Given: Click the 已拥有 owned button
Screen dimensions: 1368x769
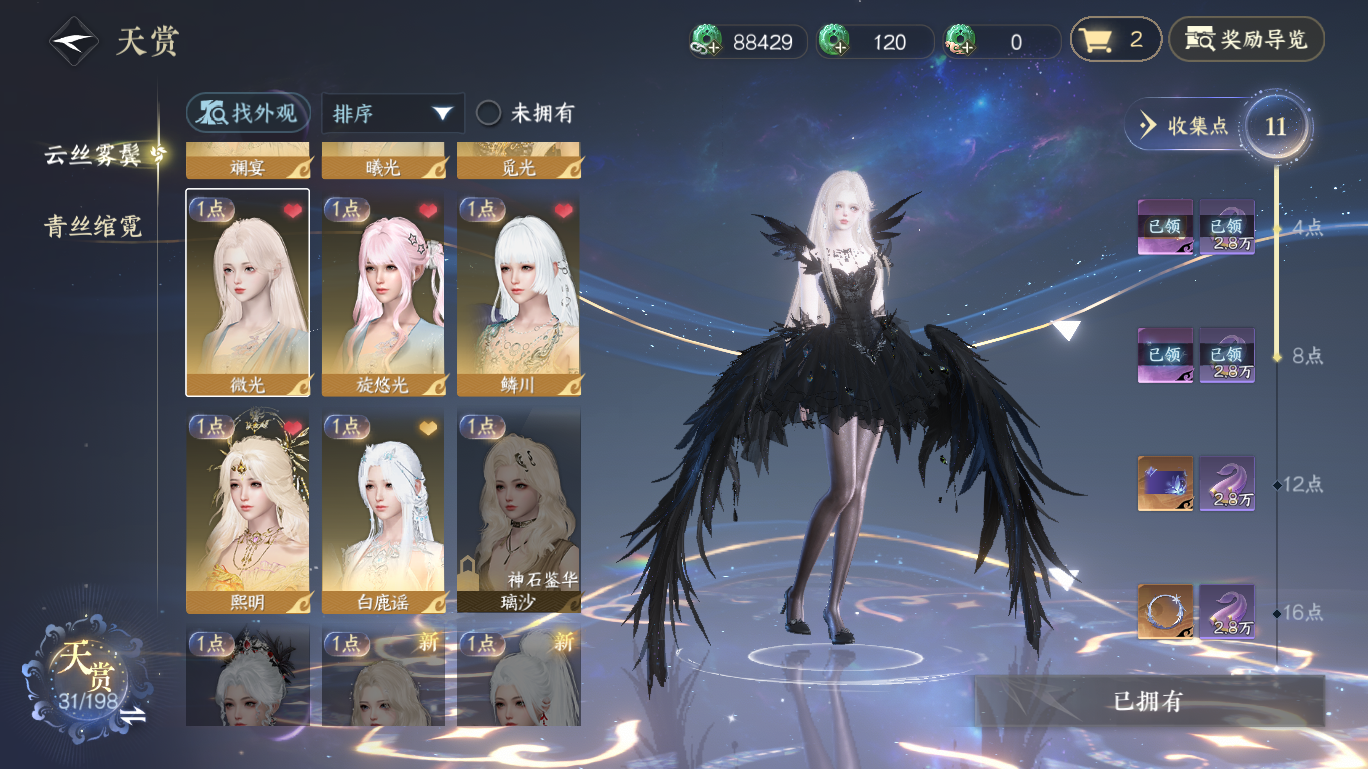Looking at the screenshot, I should [x=1148, y=701].
